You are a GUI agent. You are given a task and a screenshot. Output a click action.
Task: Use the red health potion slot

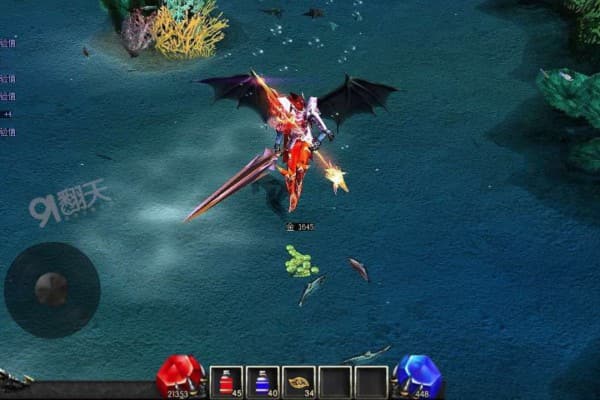click(227, 381)
